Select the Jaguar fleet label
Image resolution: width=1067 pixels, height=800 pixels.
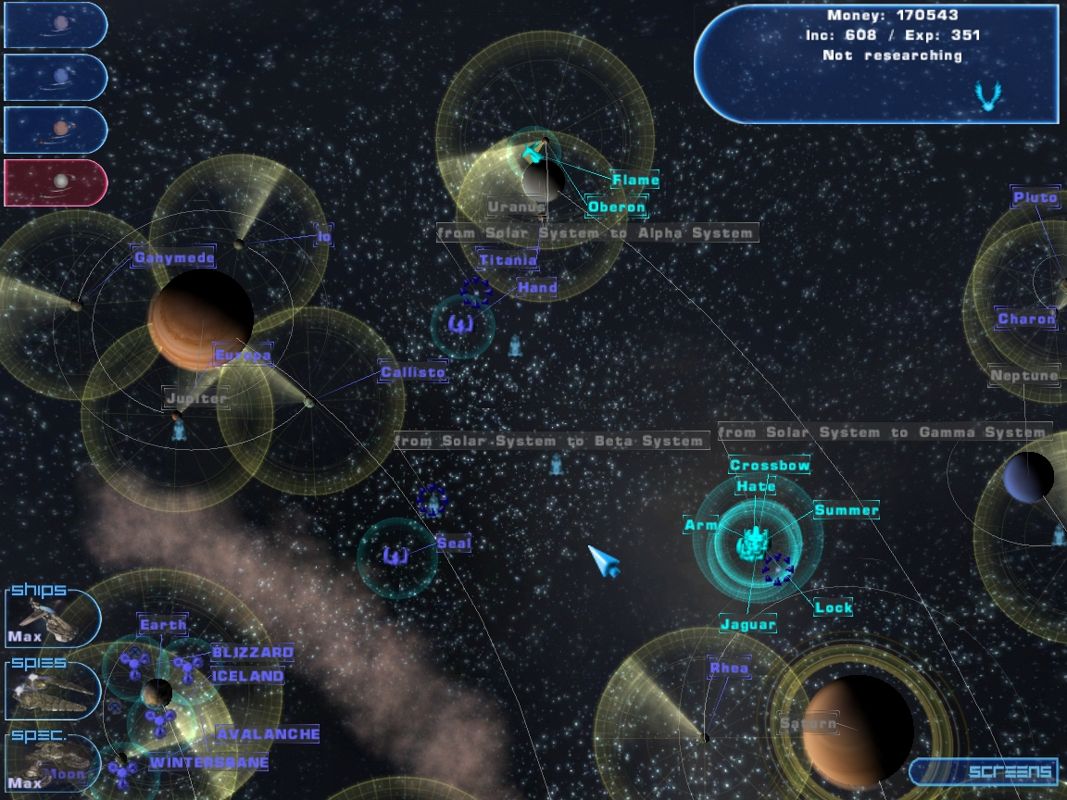748,625
